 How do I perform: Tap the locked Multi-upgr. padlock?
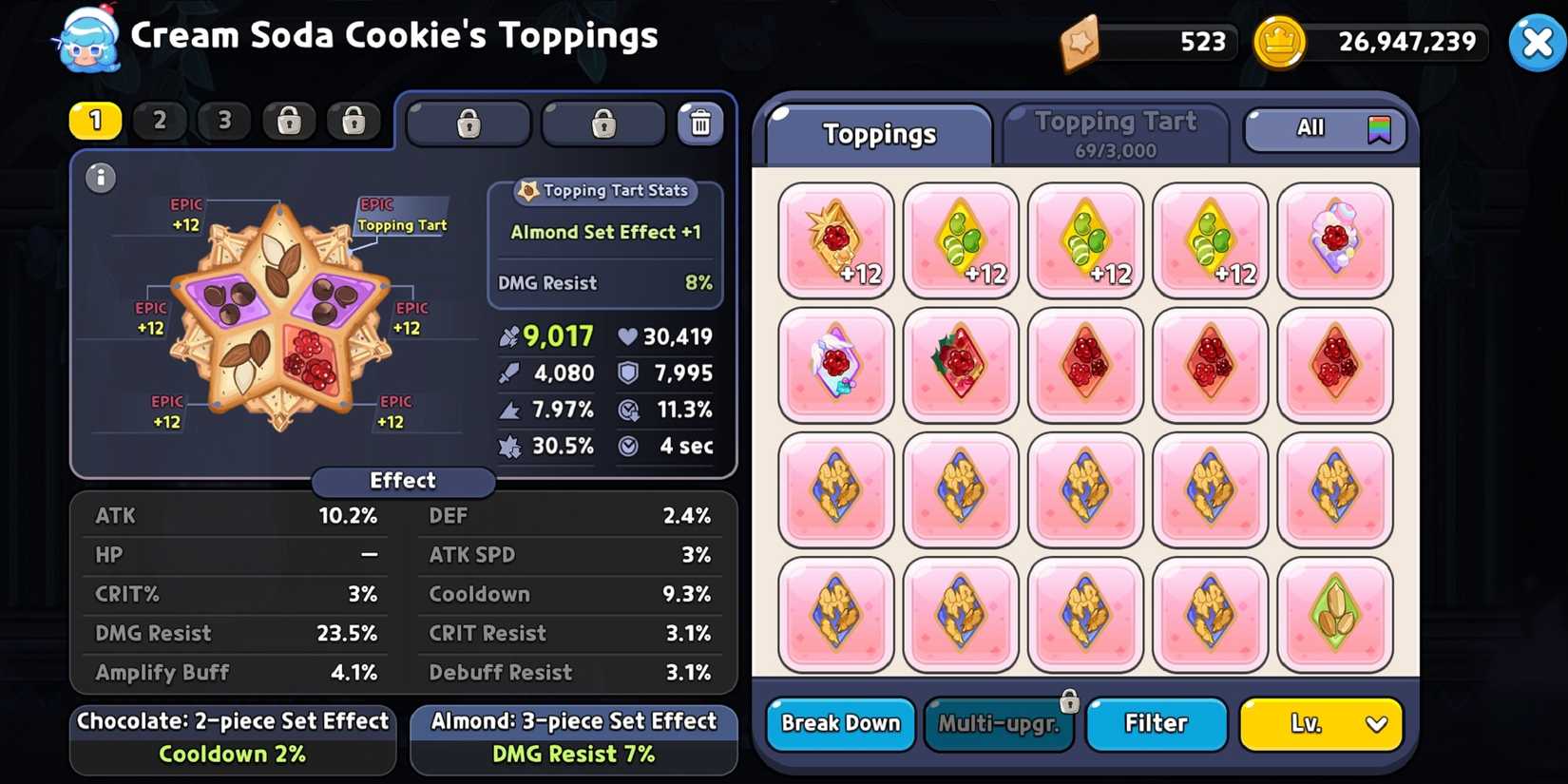tap(1070, 700)
